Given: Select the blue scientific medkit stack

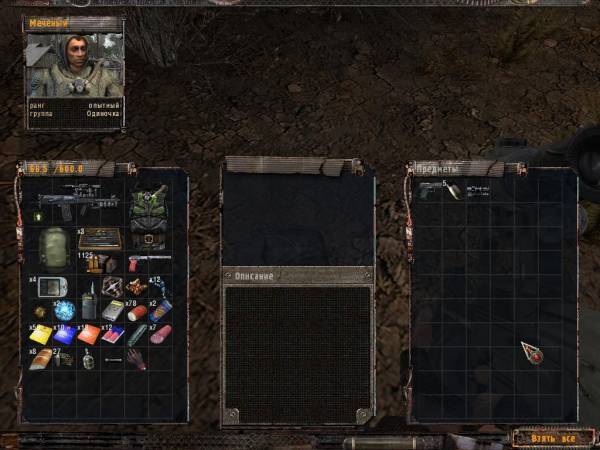Looking at the screenshot, I should [65, 334].
